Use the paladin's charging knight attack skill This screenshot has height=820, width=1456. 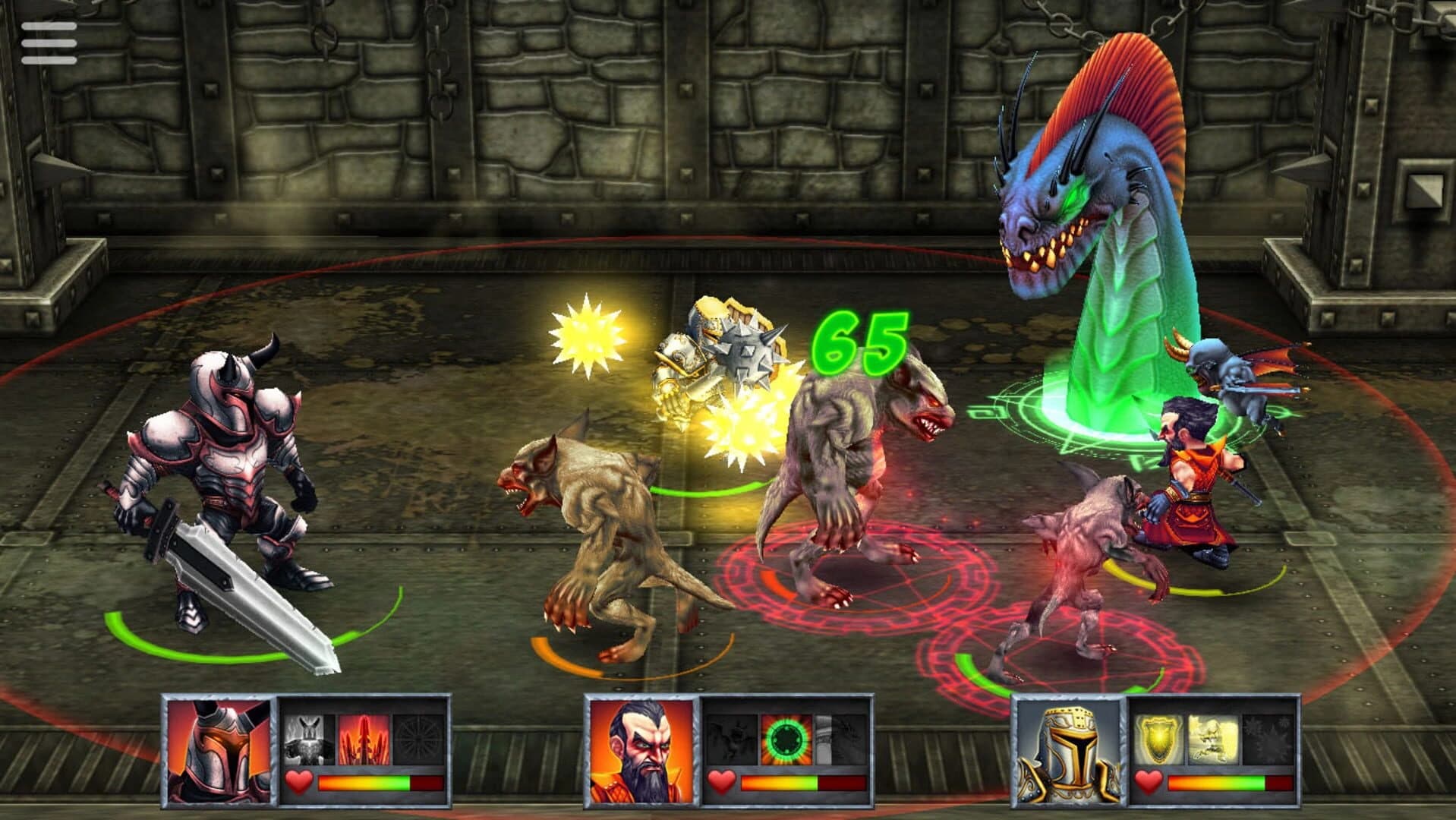coord(1212,737)
